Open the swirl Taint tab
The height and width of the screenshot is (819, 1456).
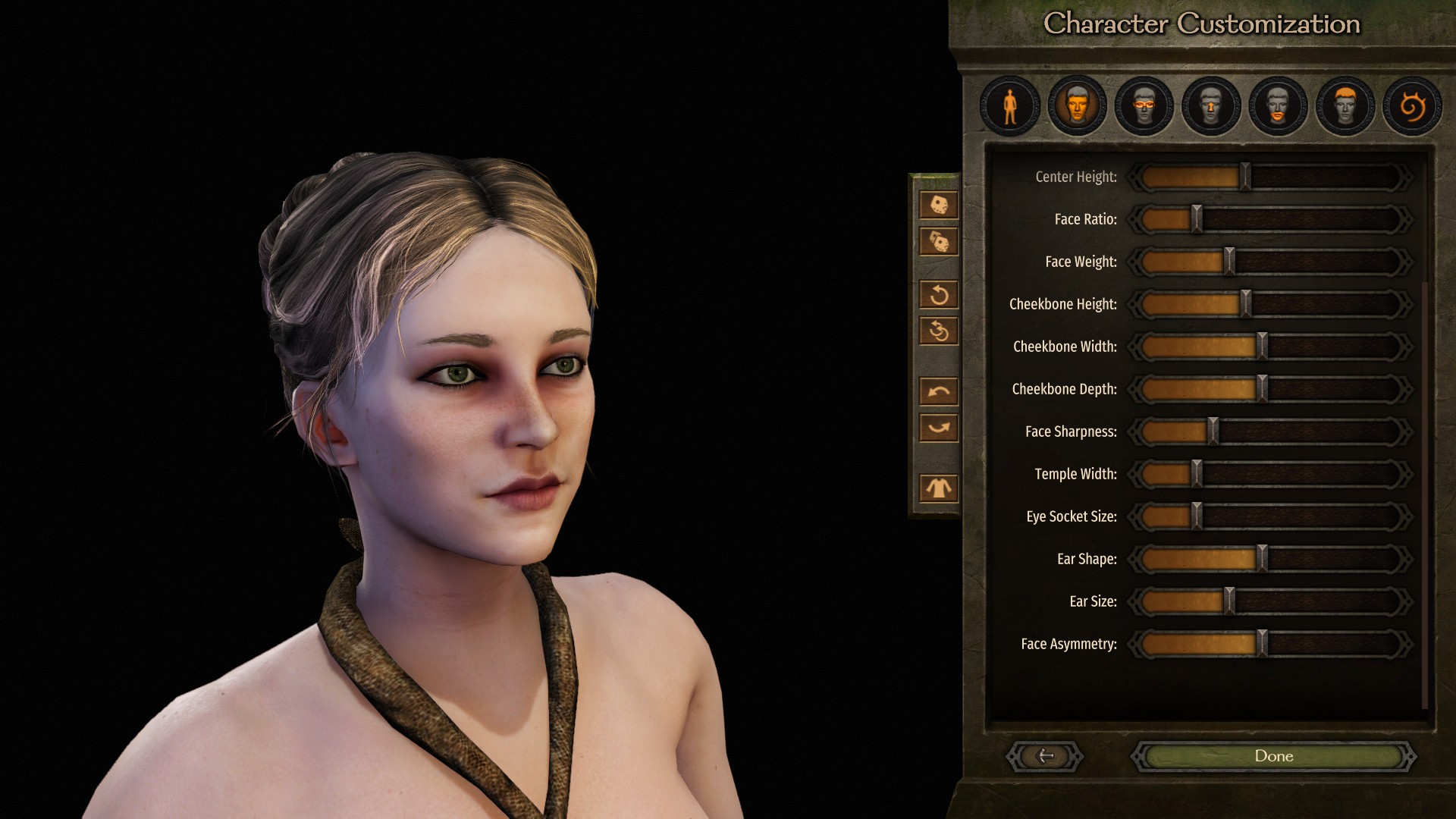(x=1412, y=106)
